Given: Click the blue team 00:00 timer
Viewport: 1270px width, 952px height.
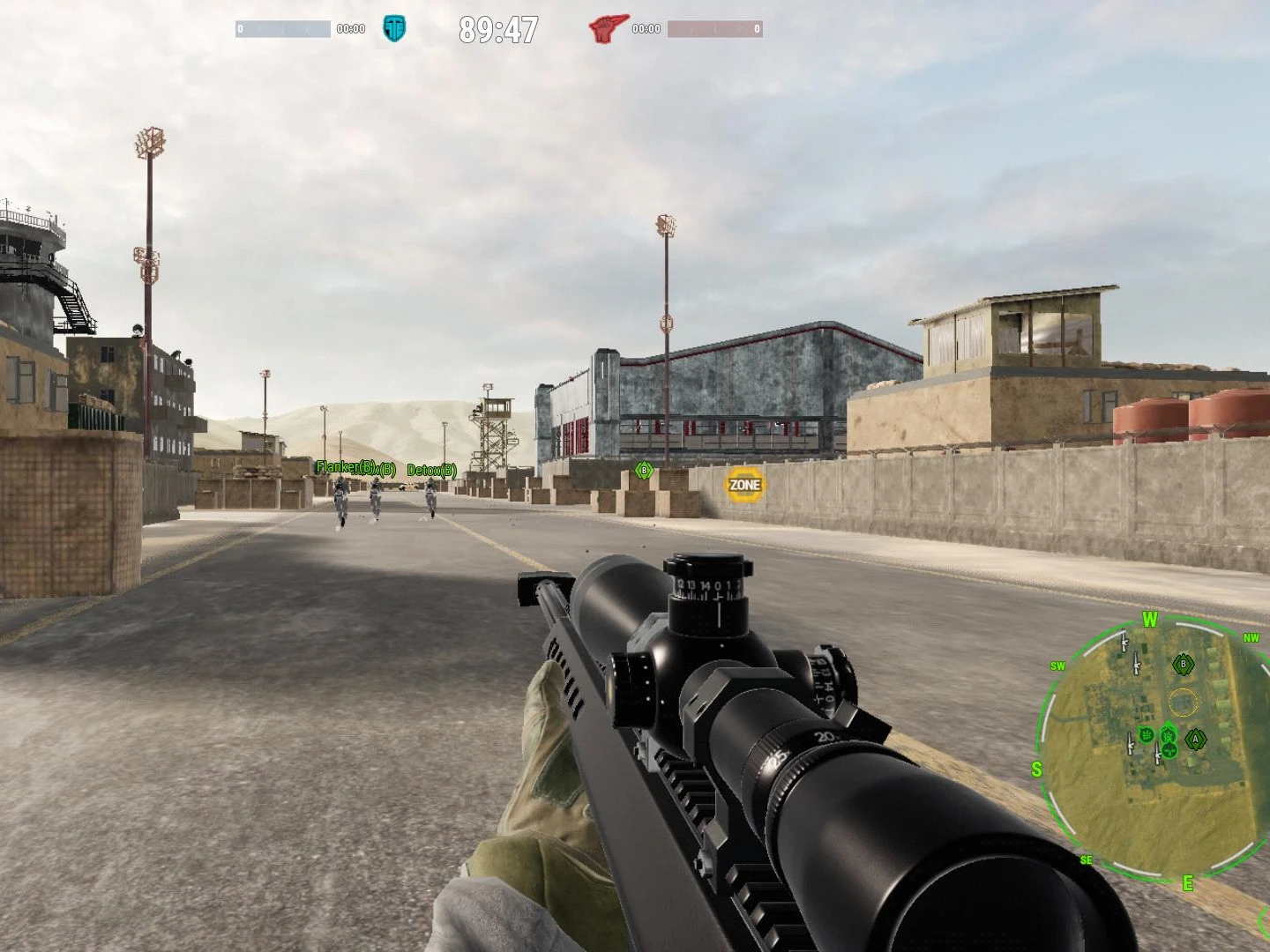Looking at the screenshot, I should pos(353,28).
